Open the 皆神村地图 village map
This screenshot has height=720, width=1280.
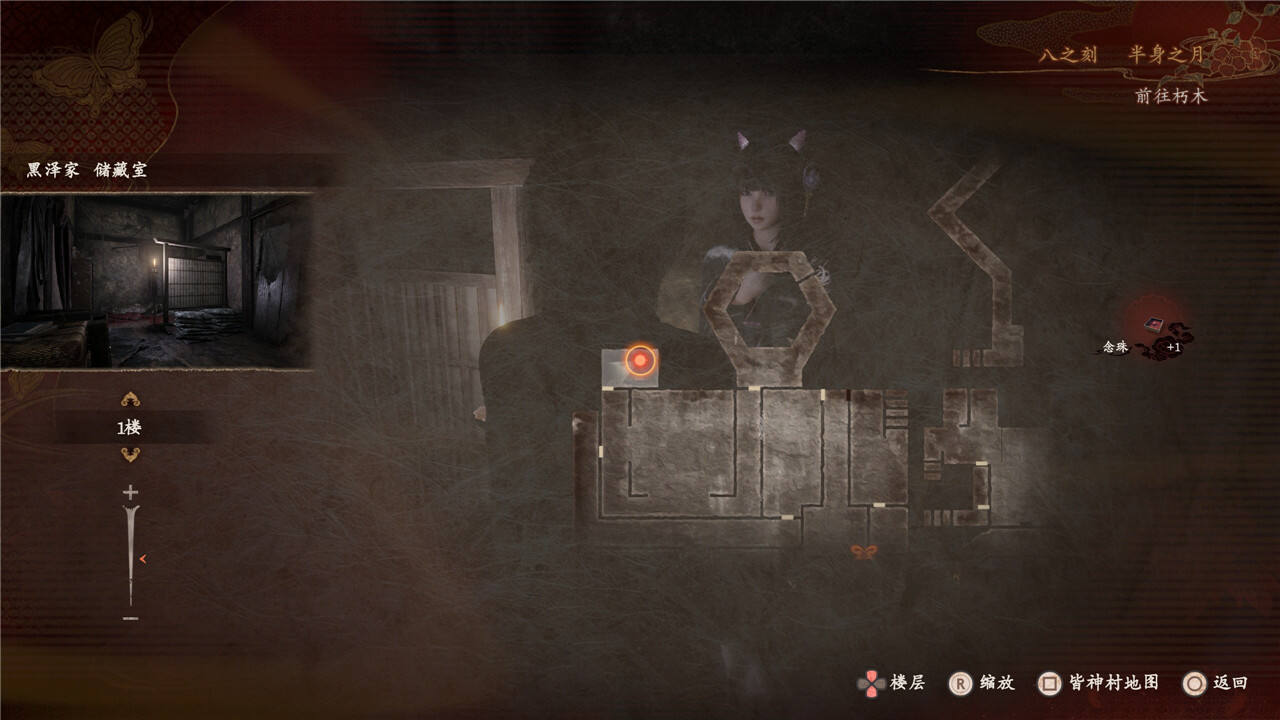[1099, 683]
